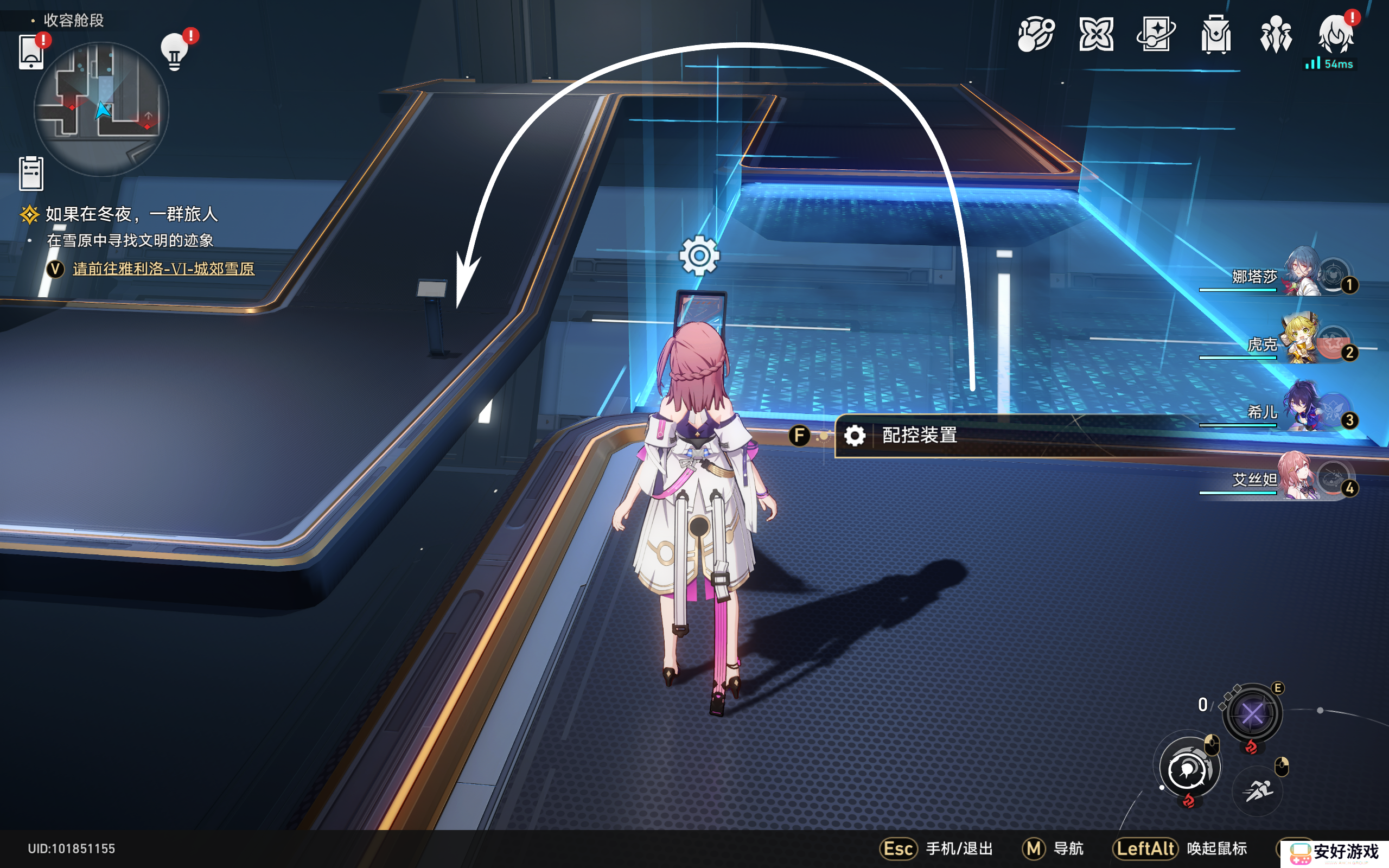
Task: Open the star card event icon
Action: click(1155, 35)
